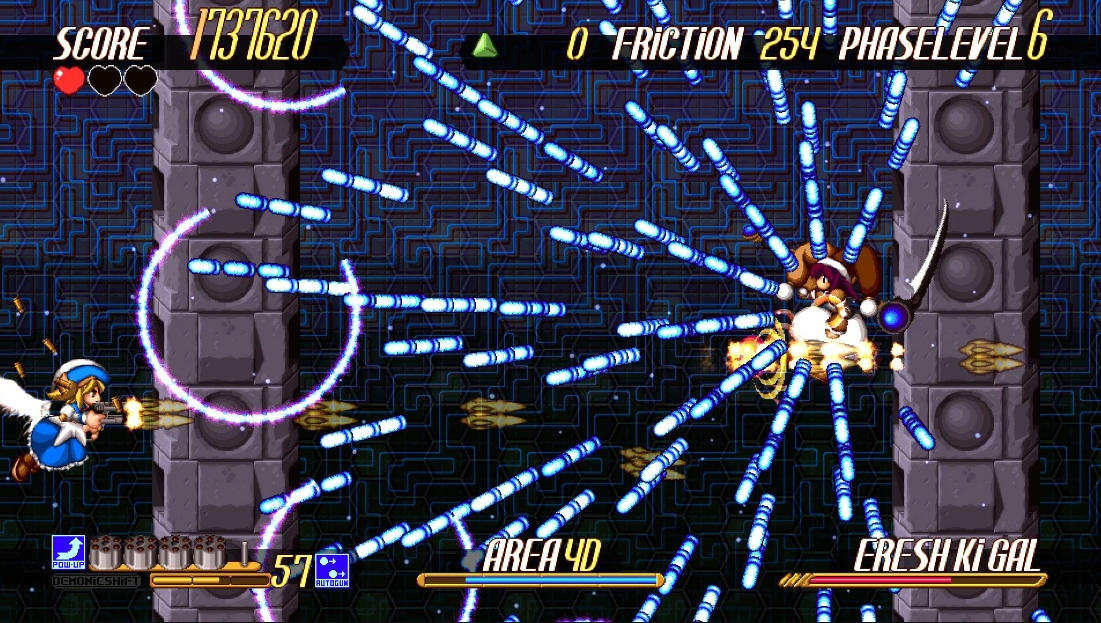Select the AUTOGUN weapon icon
This screenshot has height=623, width=1101.
pyautogui.click(x=330, y=567)
